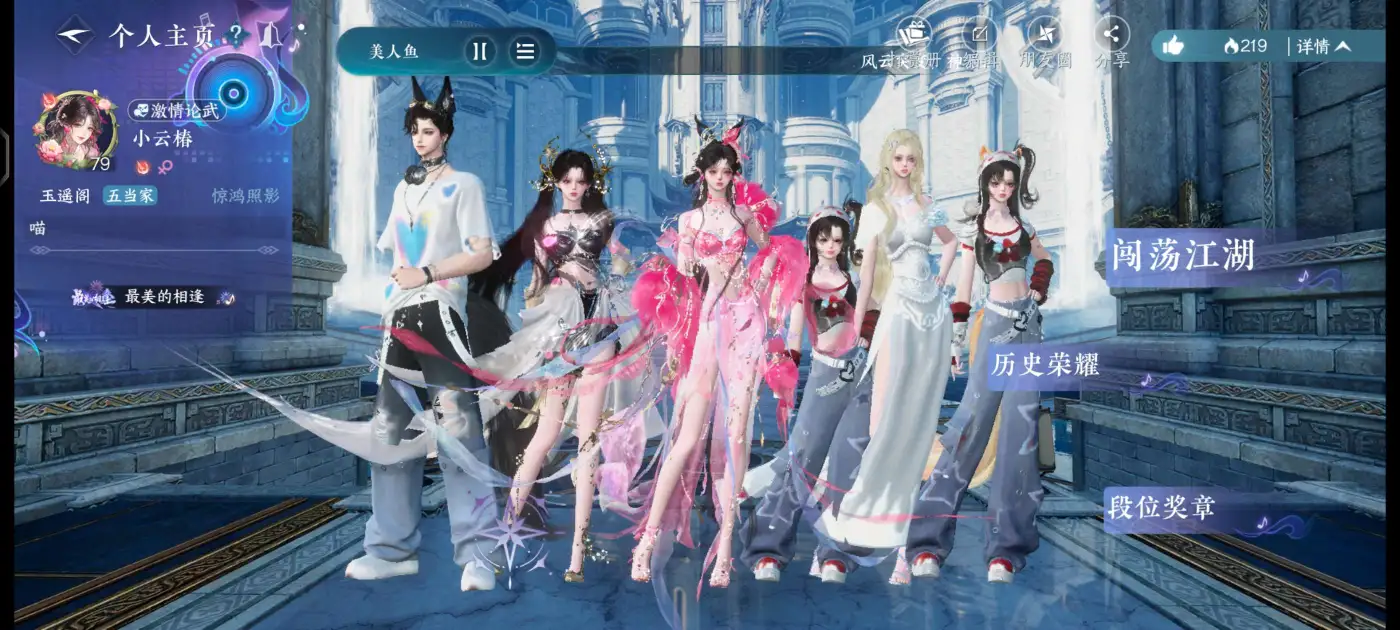Viewport: 1400px width, 630px height.
Task: Open the 朋友圈 pinwheel icon
Action: tap(1044, 35)
